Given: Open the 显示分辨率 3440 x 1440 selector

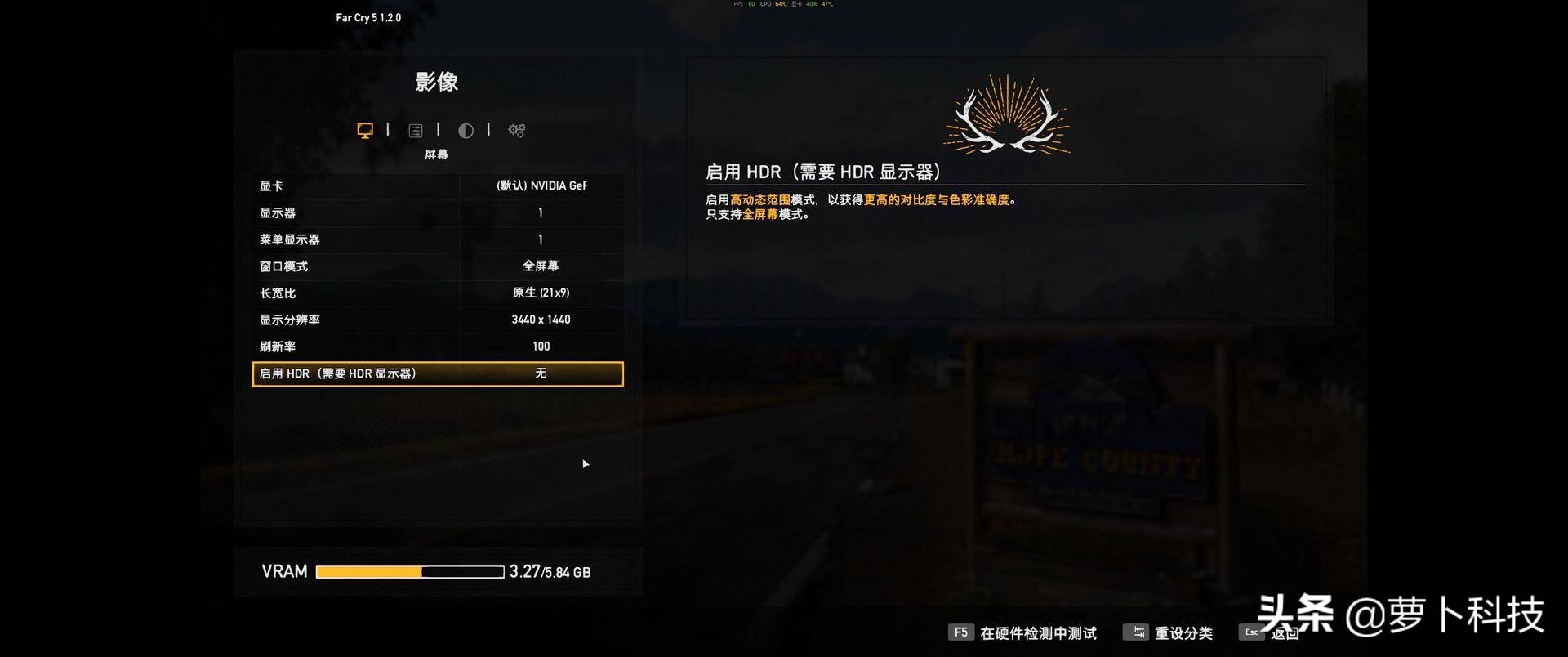Looking at the screenshot, I should coord(541,319).
